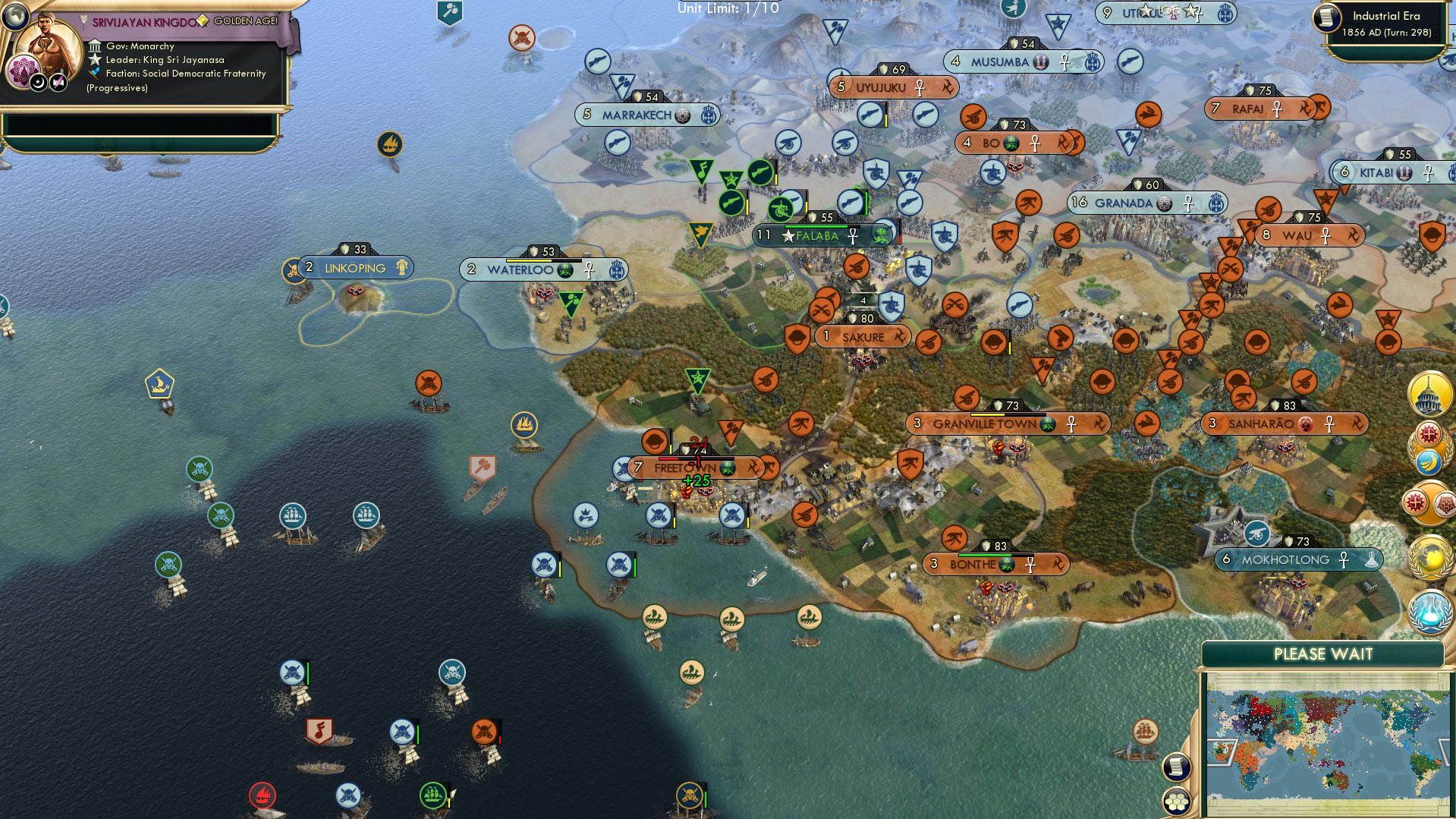Open the social policies capitol dome notification
This screenshot has height=819, width=1456.
coord(1429,393)
